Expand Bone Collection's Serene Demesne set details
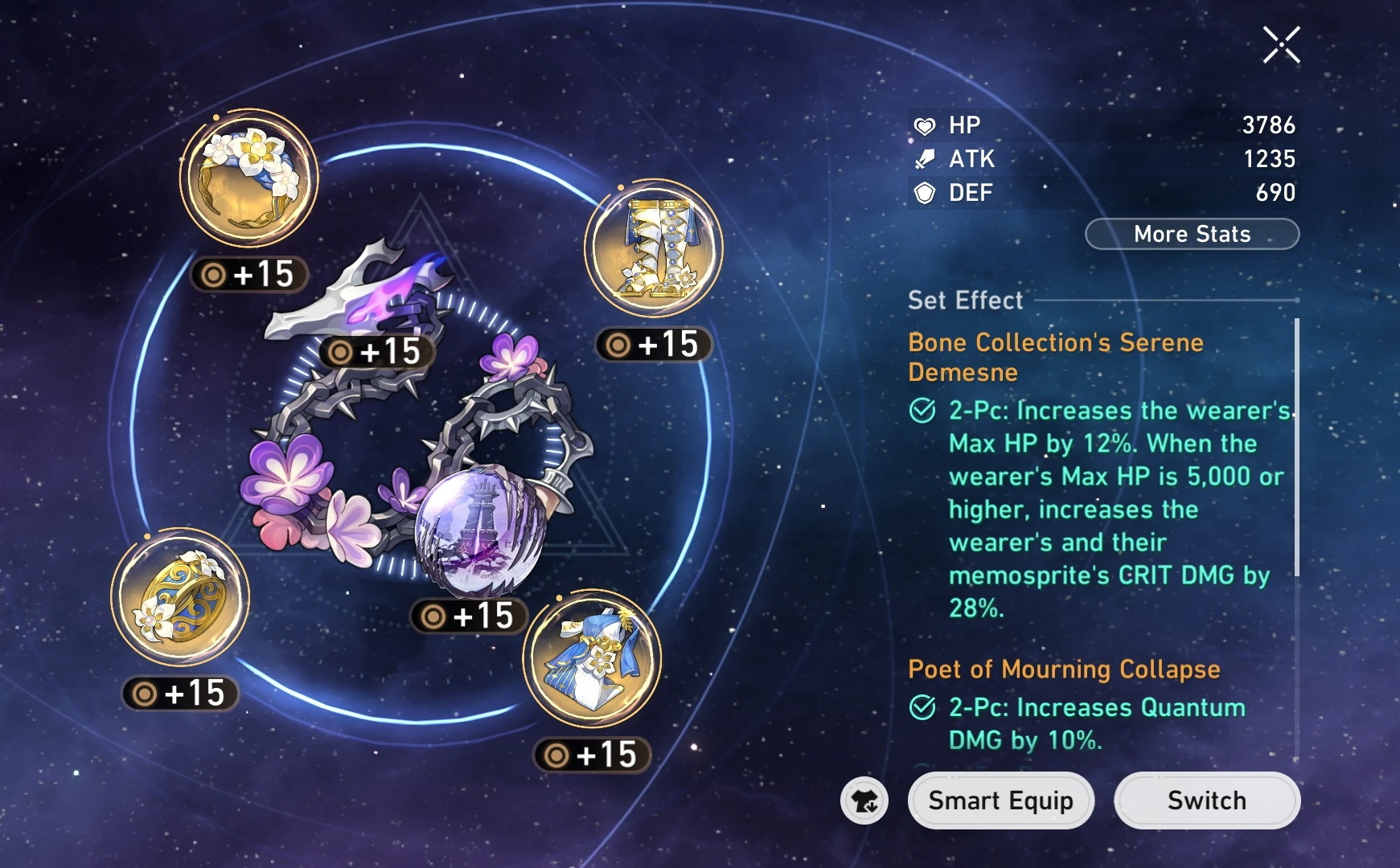 coord(1056,357)
